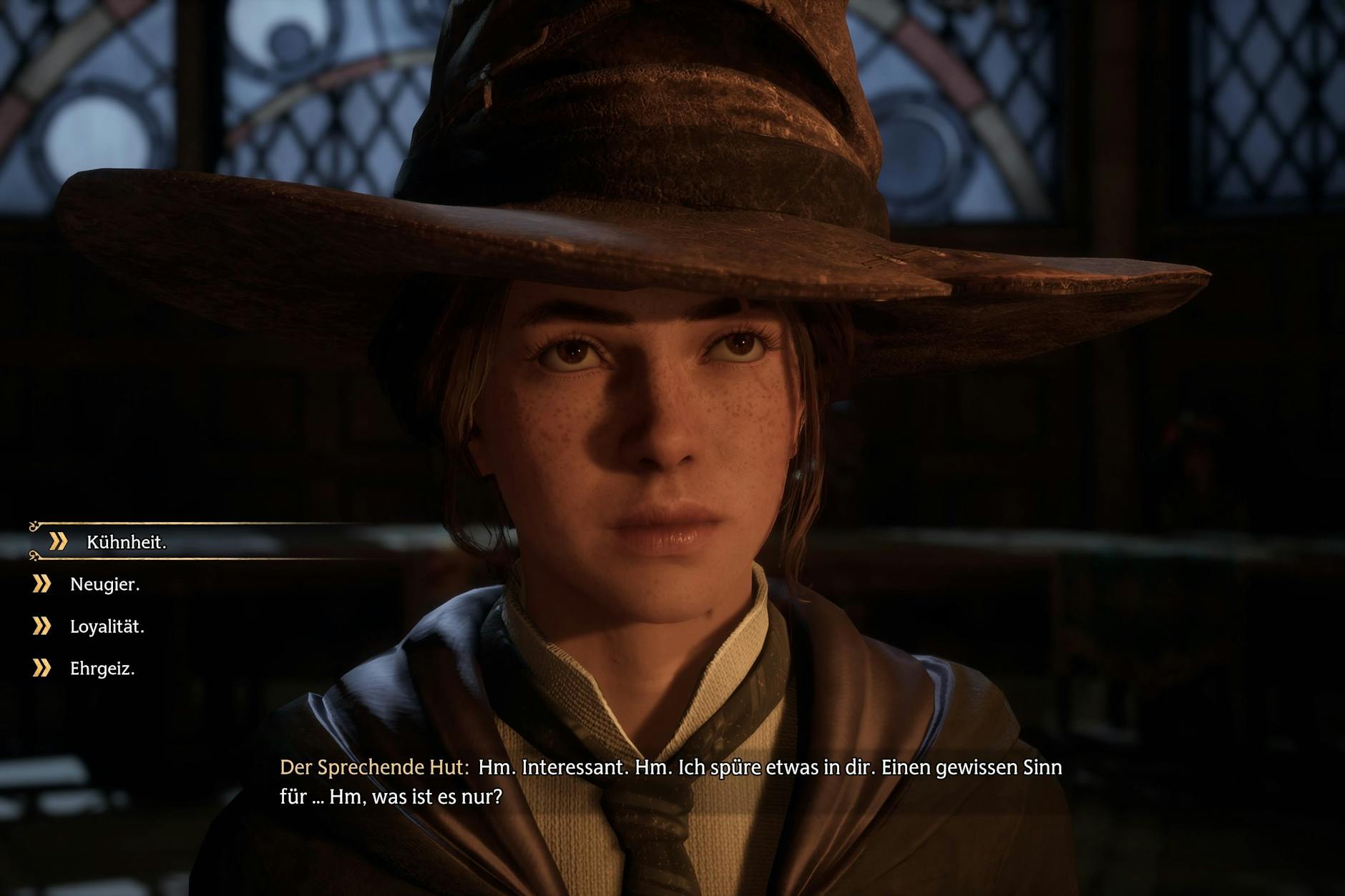Answer the Sorting Hat with Ehrgeiz
Image resolution: width=1345 pixels, height=896 pixels.
[102, 669]
